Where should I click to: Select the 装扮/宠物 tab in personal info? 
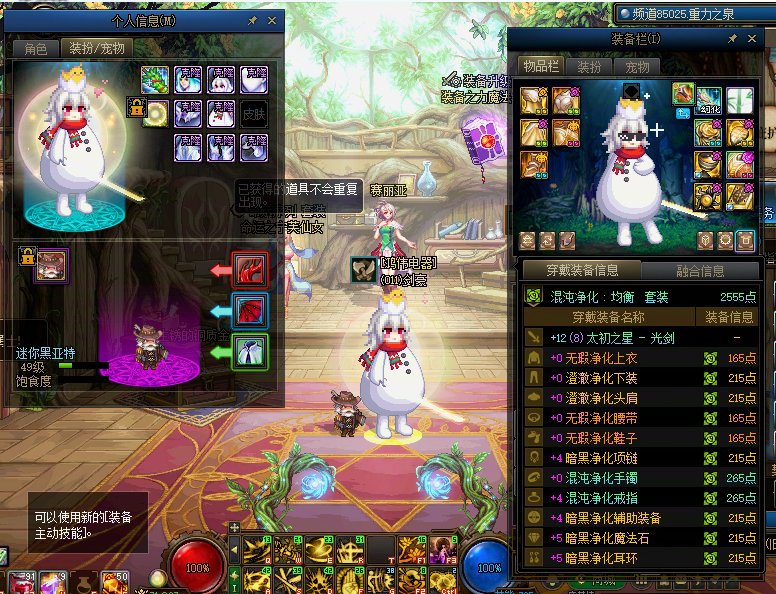[96, 48]
